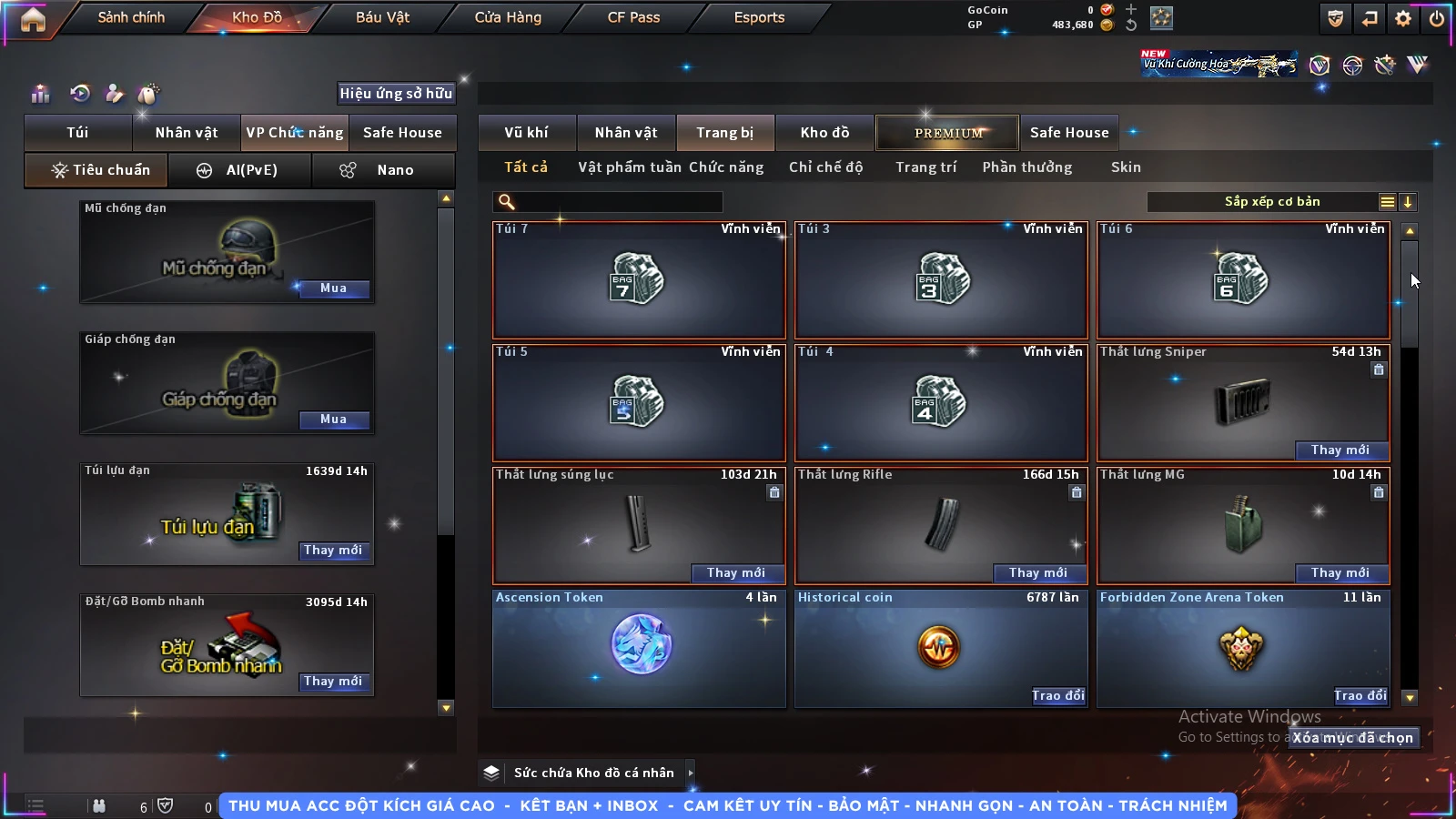1456x819 pixels.
Task: Return home via the house icon
Action: pos(33,19)
